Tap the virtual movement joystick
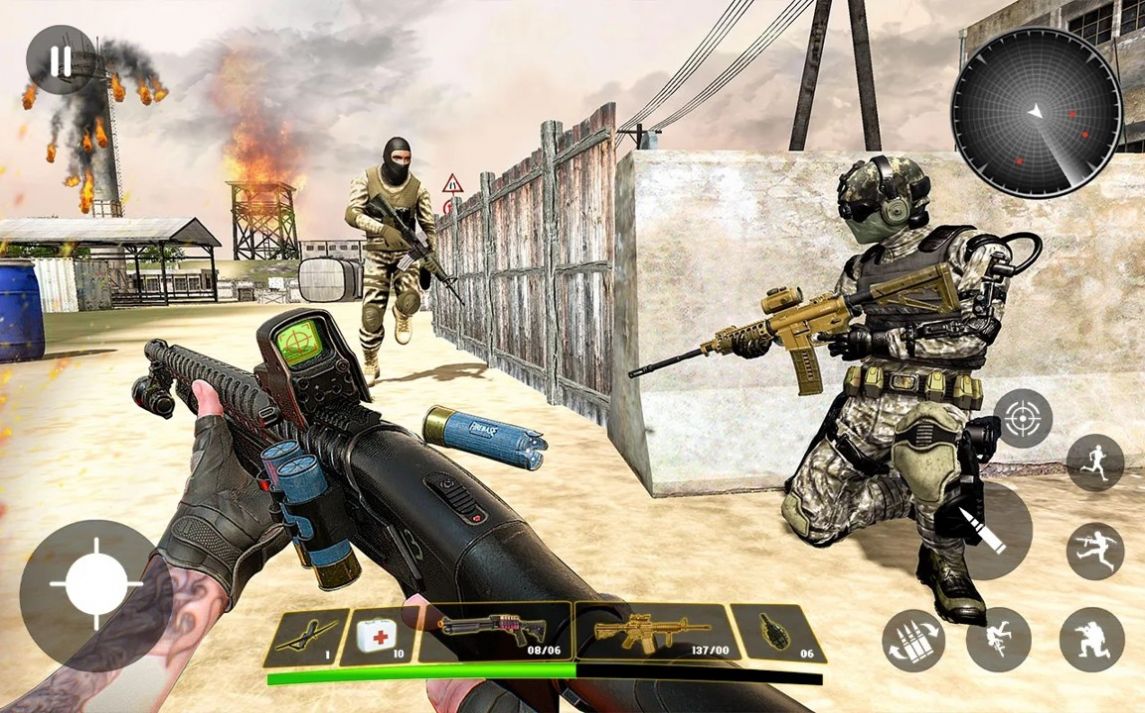This screenshot has height=713, width=1145. pos(96,582)
